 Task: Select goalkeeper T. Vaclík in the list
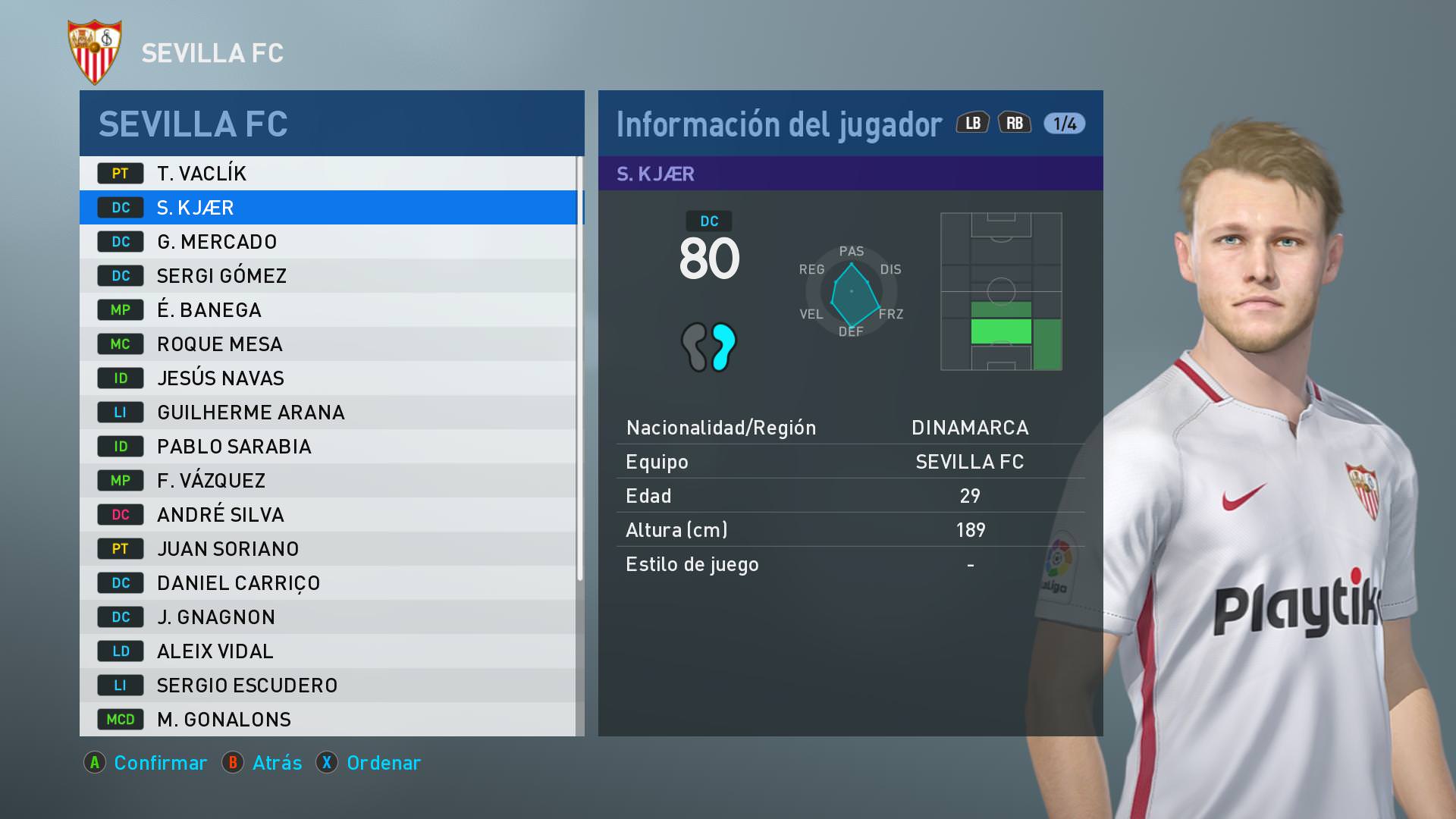point(328,174)
